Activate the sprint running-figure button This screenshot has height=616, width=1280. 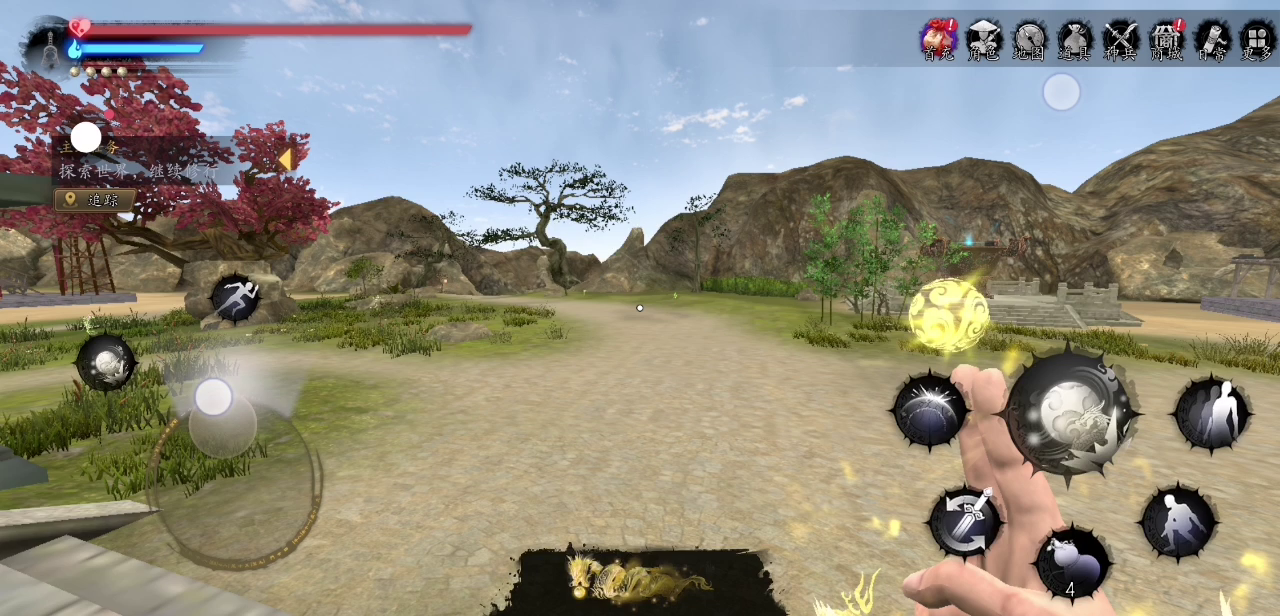tap(236, 298)
